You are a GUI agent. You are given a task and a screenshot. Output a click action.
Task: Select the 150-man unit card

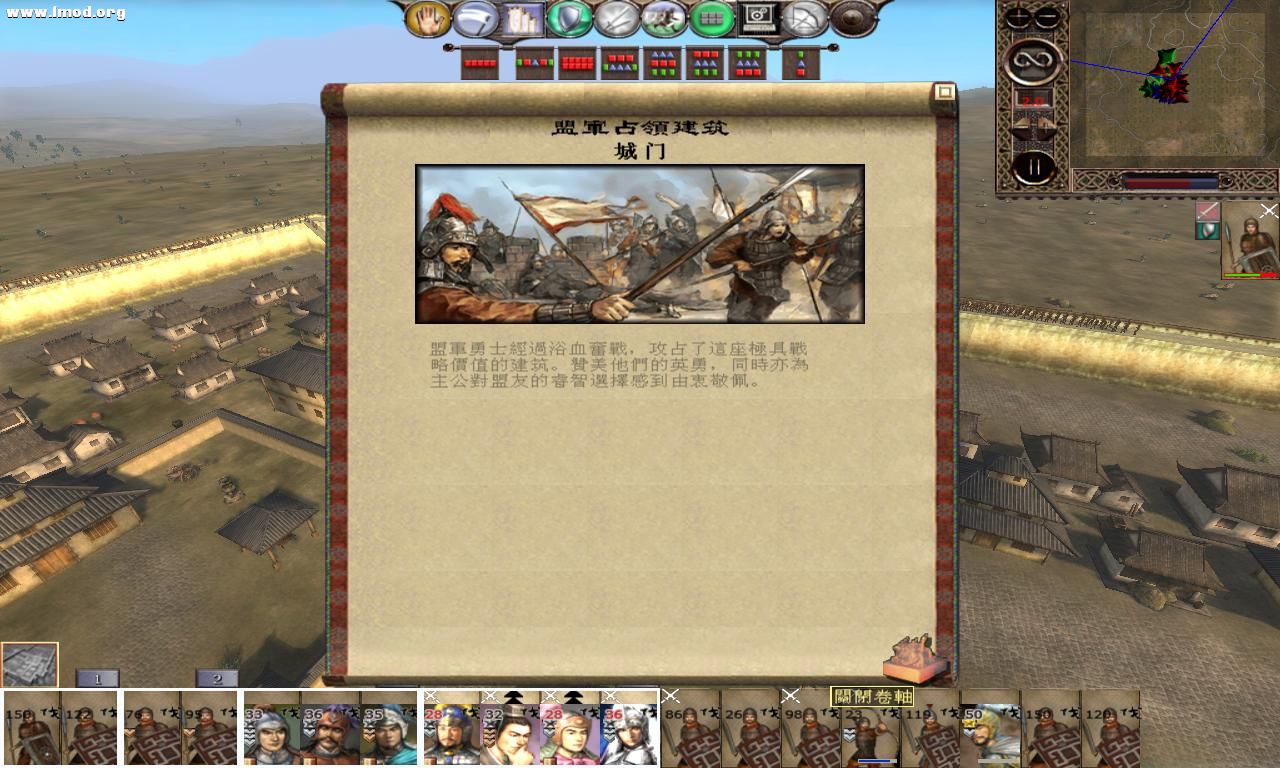[x=30, y=730]
